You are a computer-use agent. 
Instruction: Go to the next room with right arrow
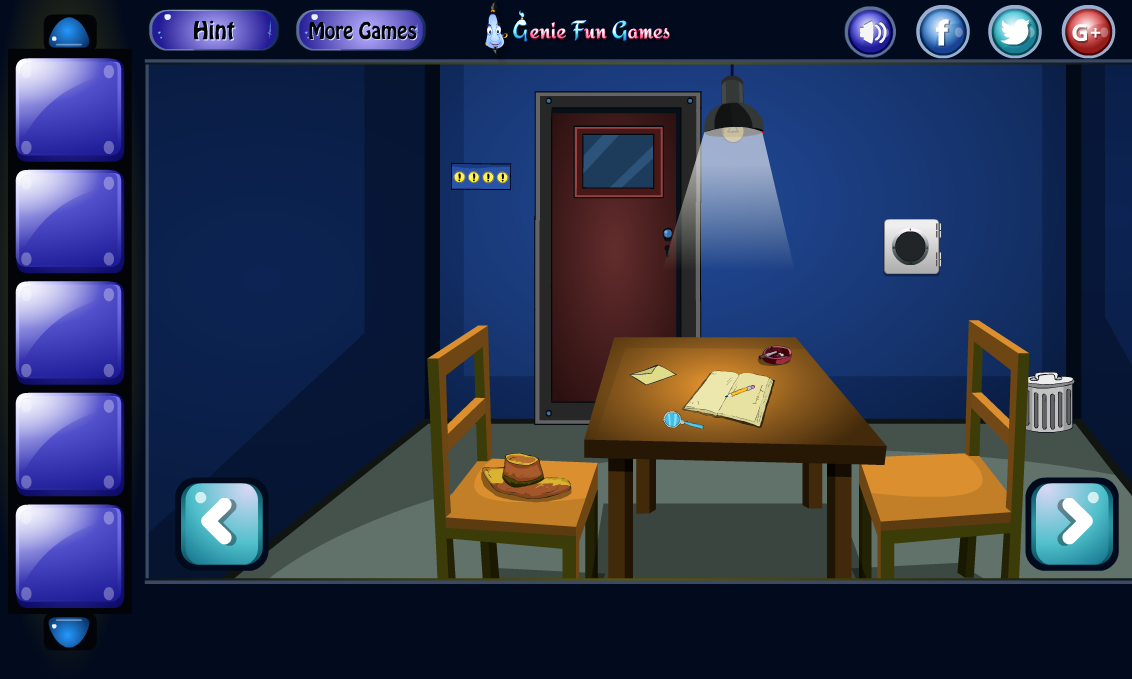1072,524
